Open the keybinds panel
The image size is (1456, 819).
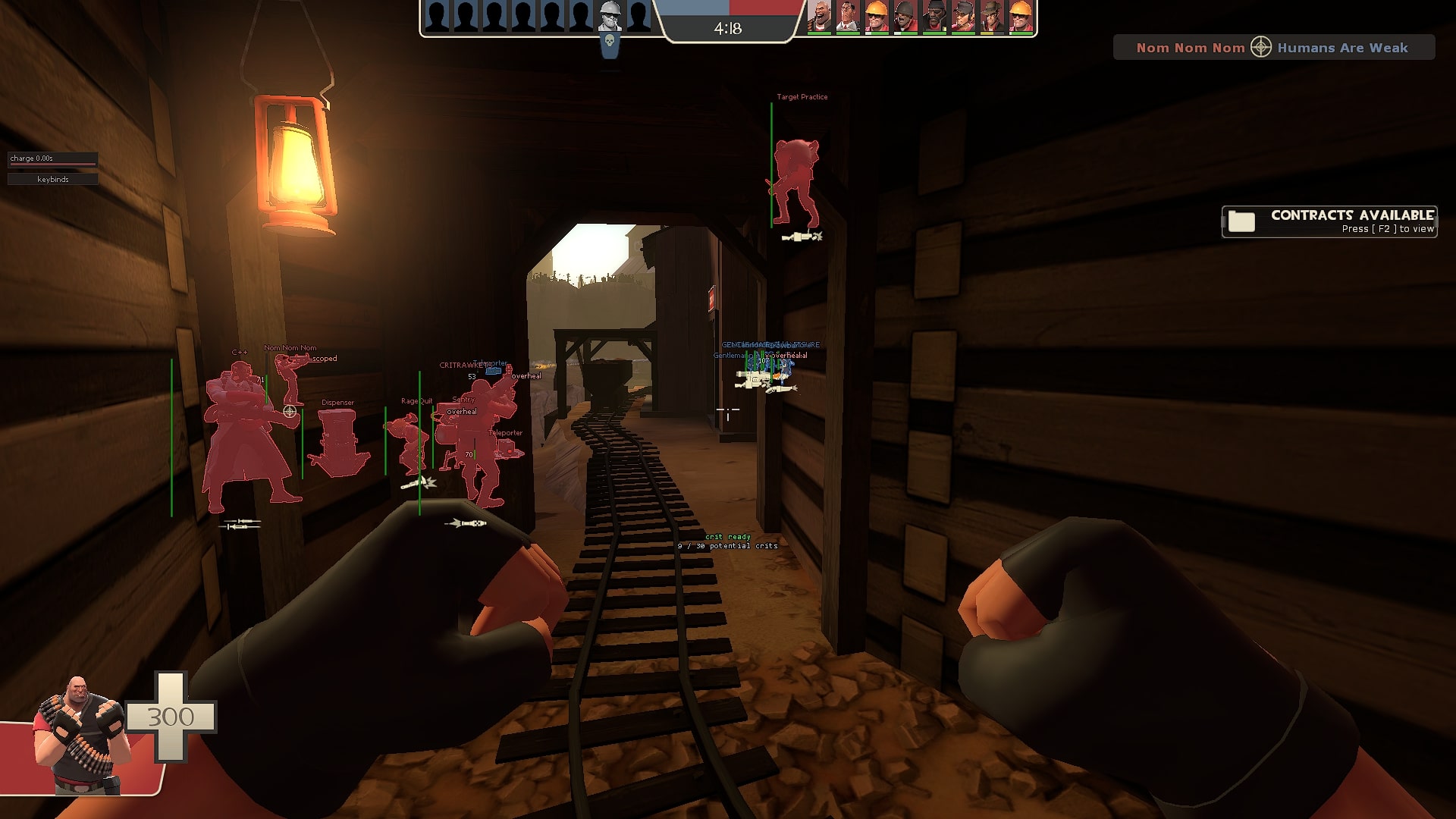coord(52,179)
